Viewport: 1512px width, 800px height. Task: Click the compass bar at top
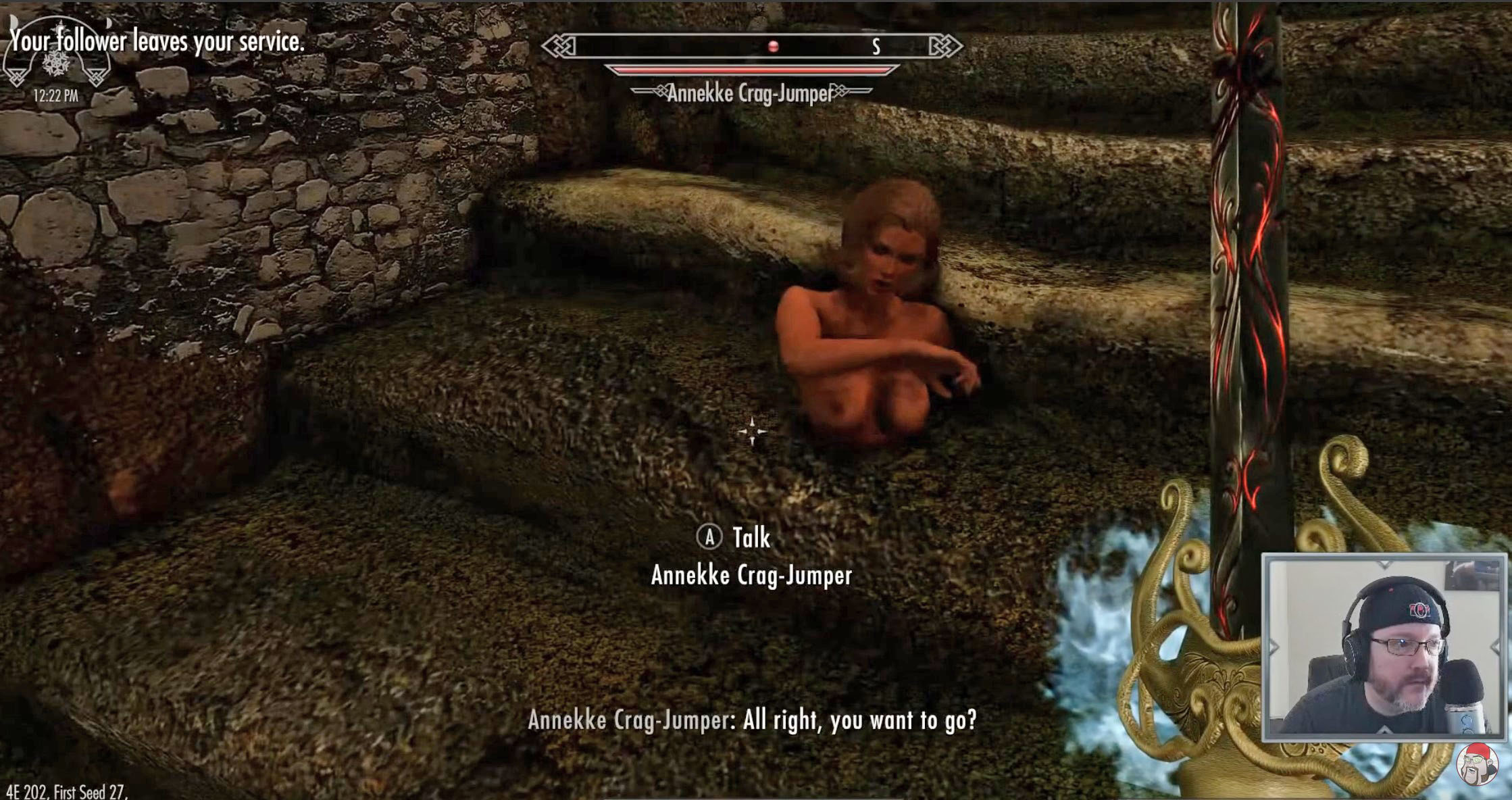(751, 46)
